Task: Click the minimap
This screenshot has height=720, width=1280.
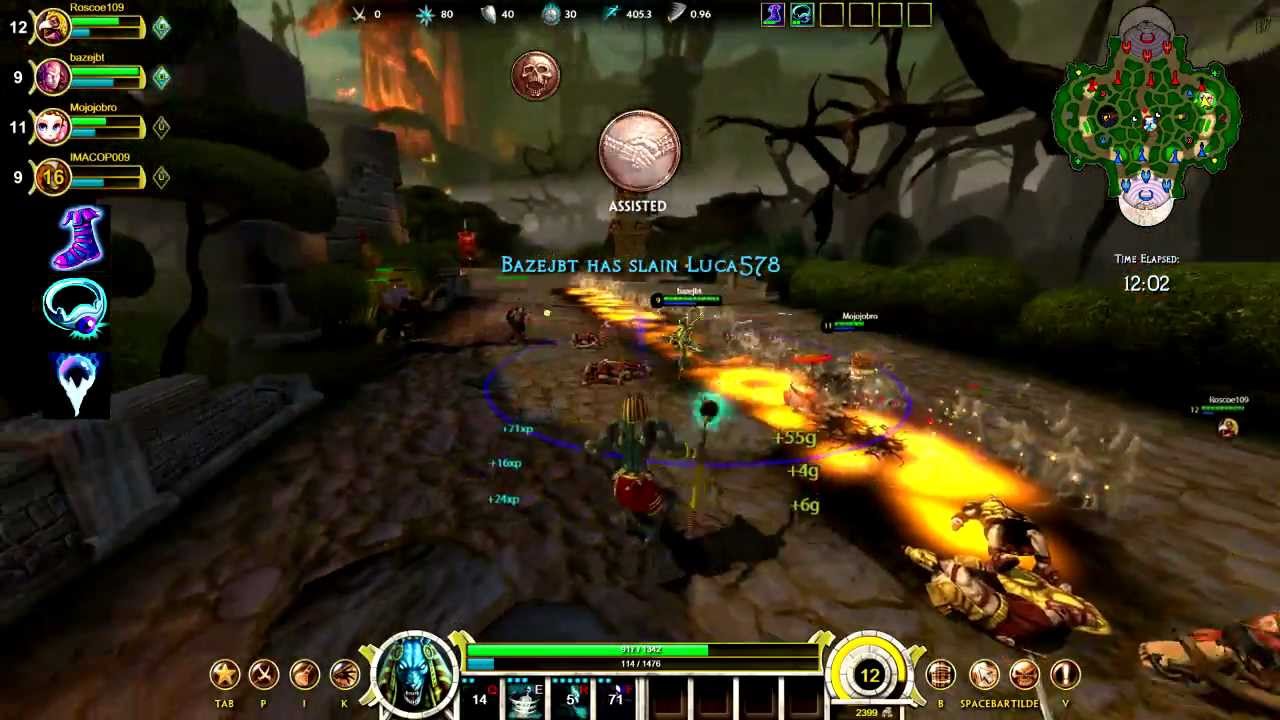Action: coord(1146,115)
